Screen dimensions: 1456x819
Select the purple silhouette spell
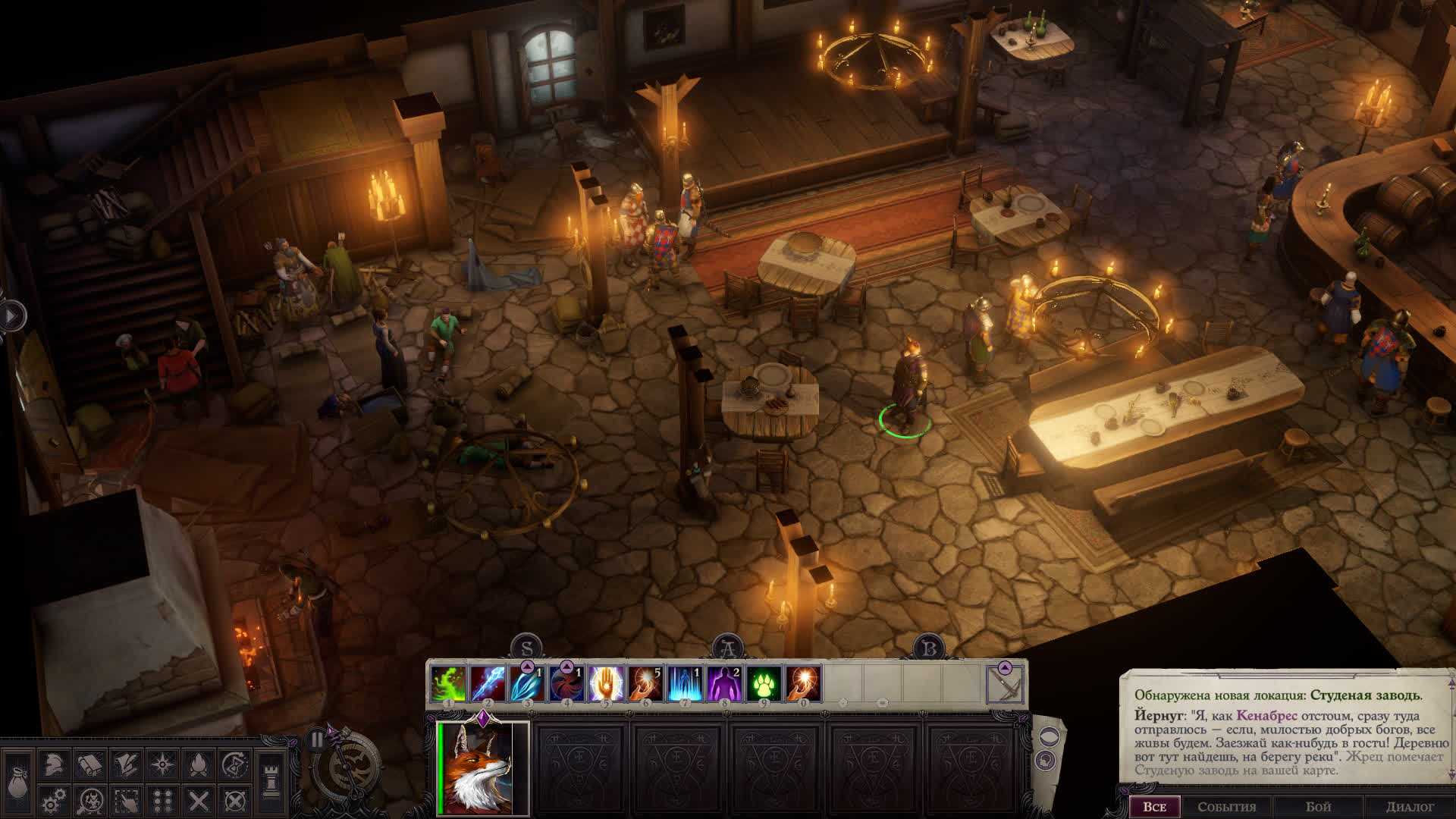coord(724,683)
